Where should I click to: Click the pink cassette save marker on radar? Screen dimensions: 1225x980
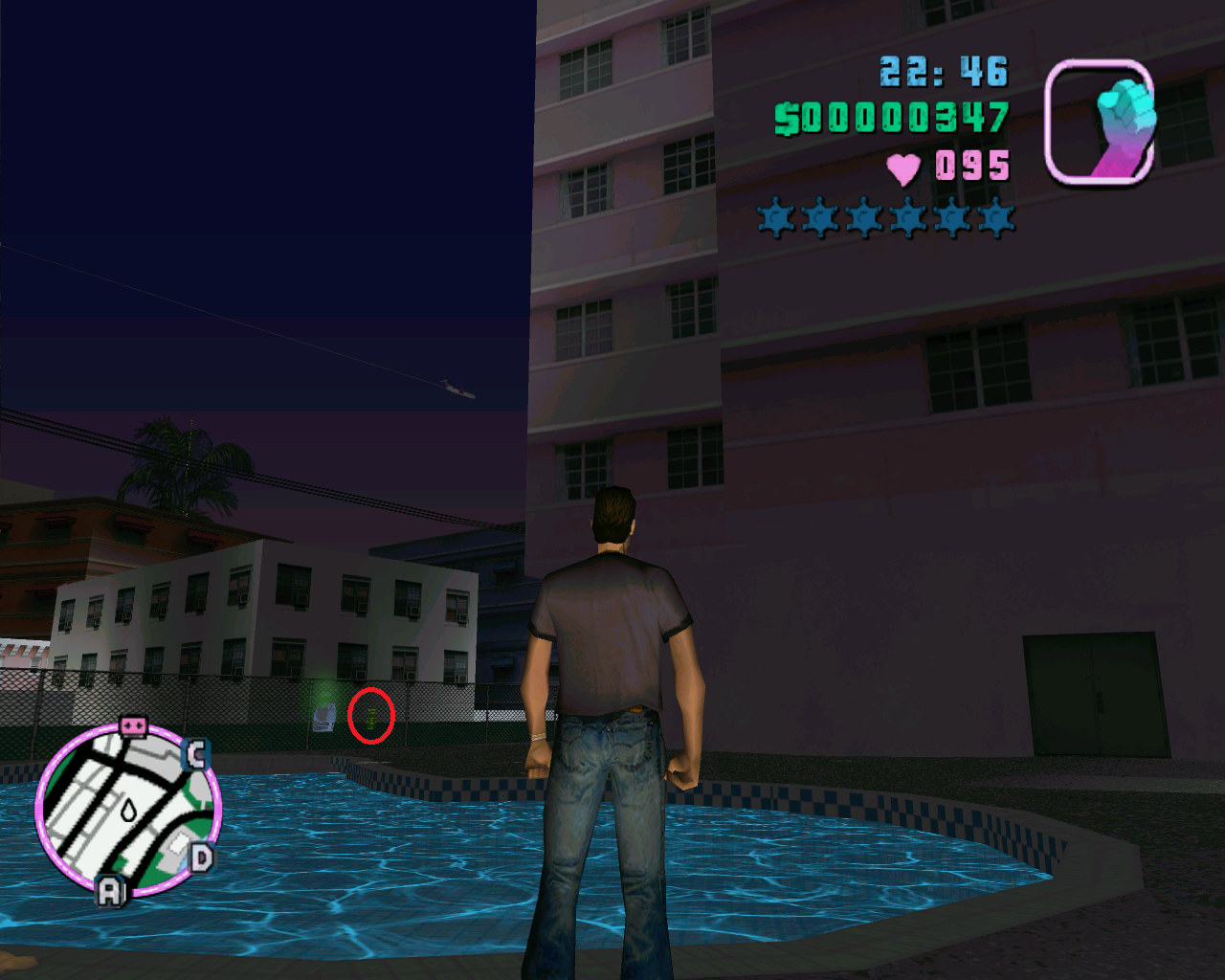click(x=133, y=727)
